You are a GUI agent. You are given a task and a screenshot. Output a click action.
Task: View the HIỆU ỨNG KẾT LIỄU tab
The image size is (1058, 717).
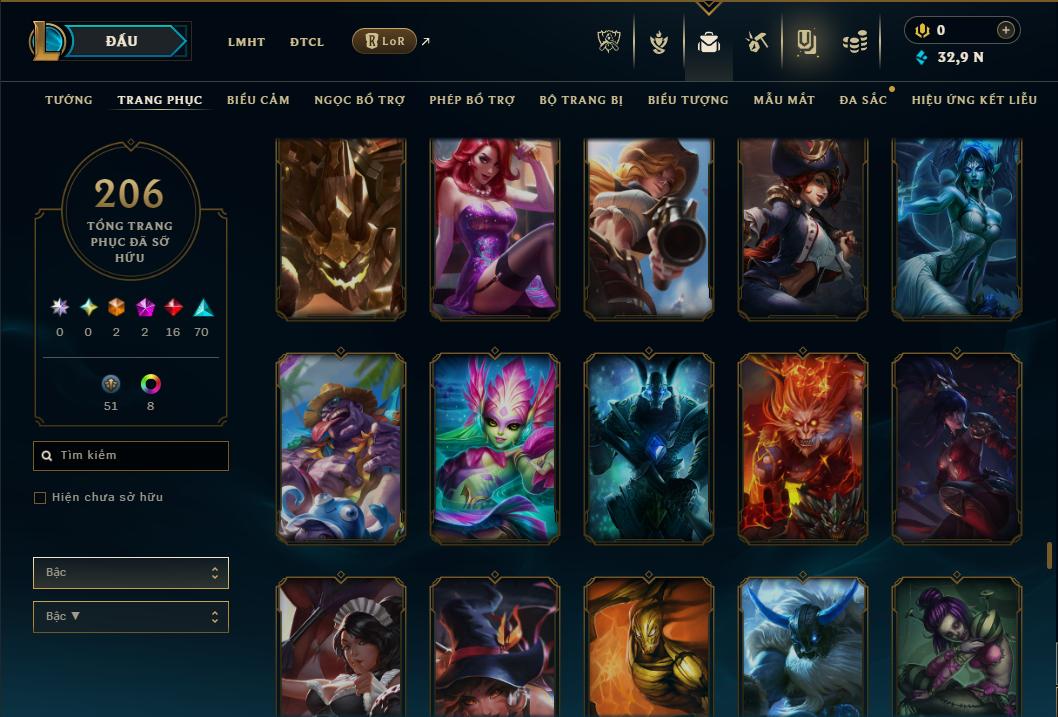(974, 100)
